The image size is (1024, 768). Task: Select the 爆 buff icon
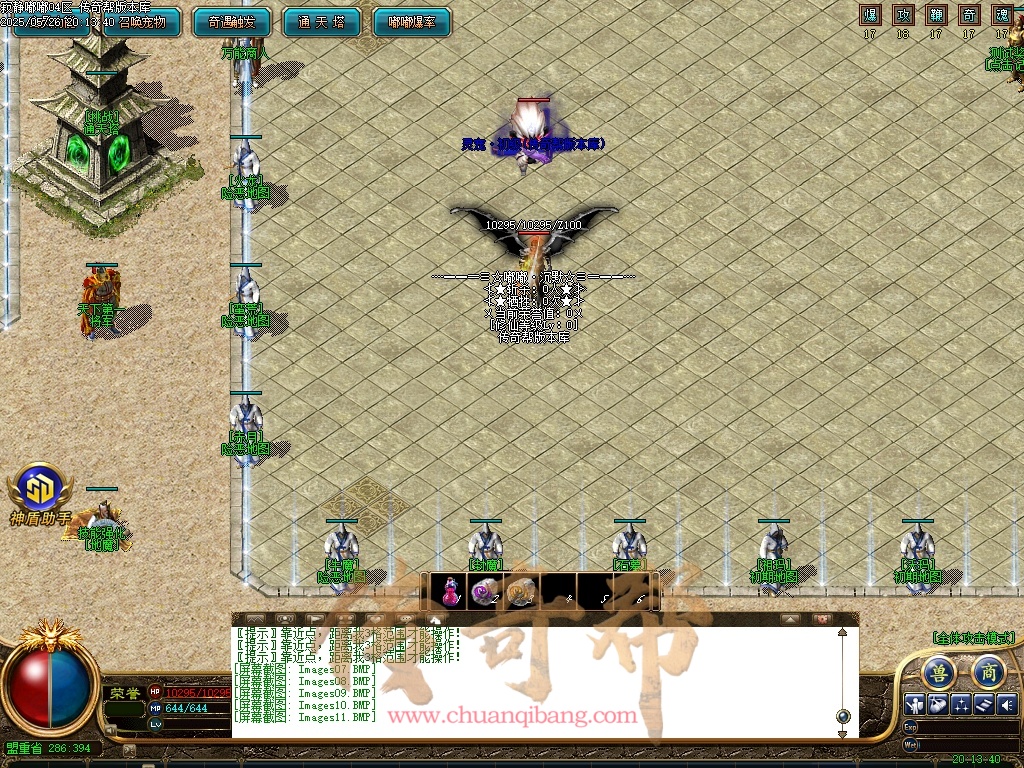pos(871,15)
